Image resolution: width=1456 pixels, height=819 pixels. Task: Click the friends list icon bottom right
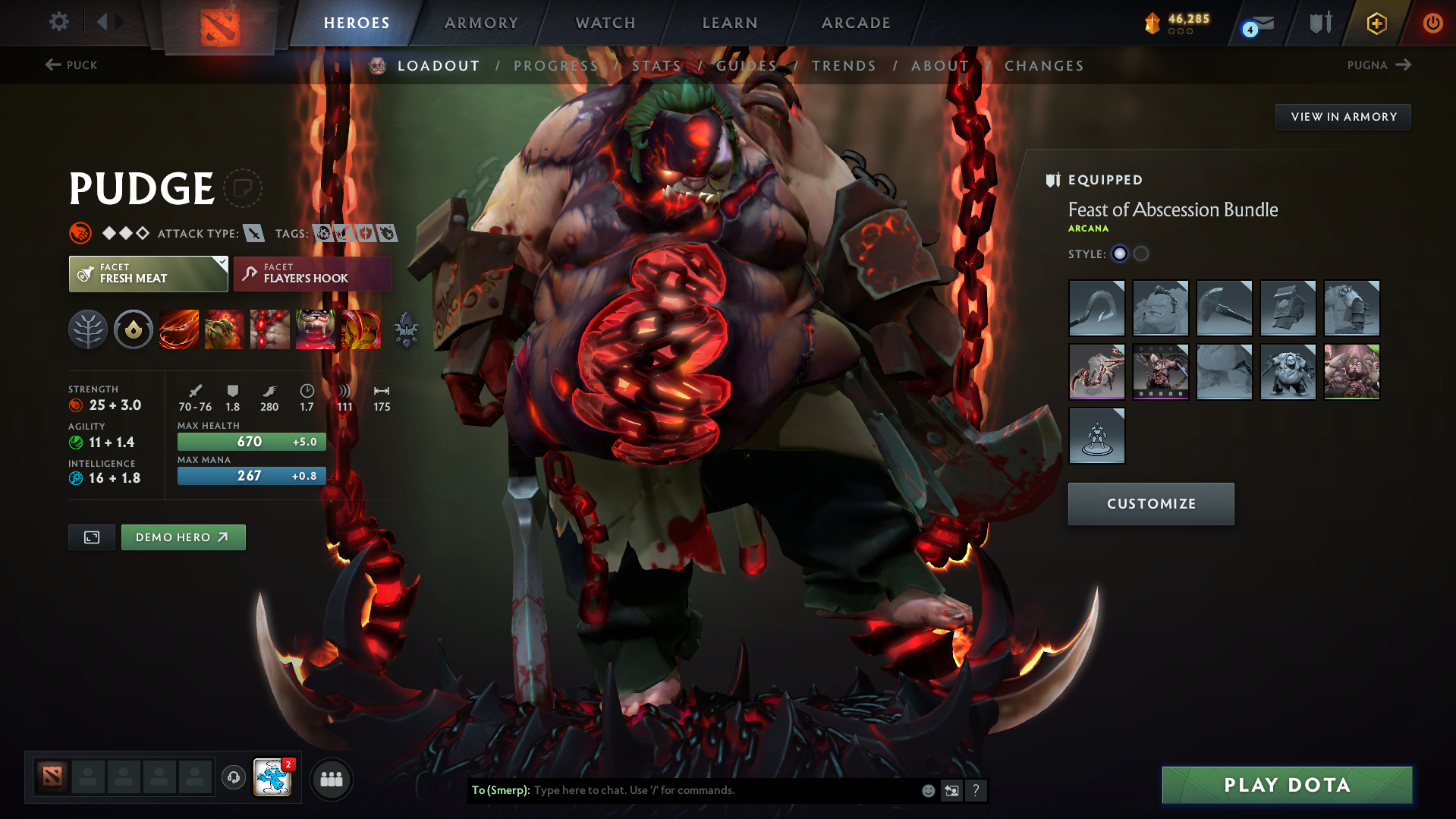[332, 779]
